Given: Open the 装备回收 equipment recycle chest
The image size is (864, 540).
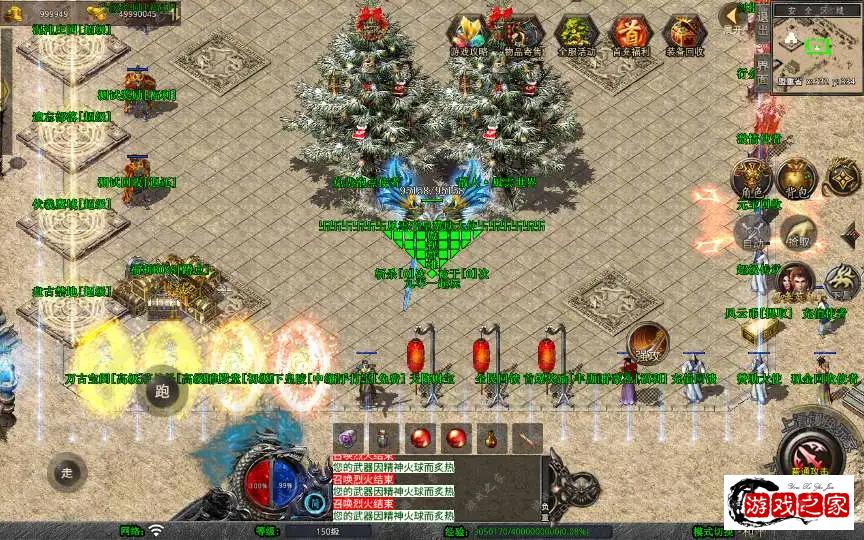Looking at the screenshot, I should 684,36.
